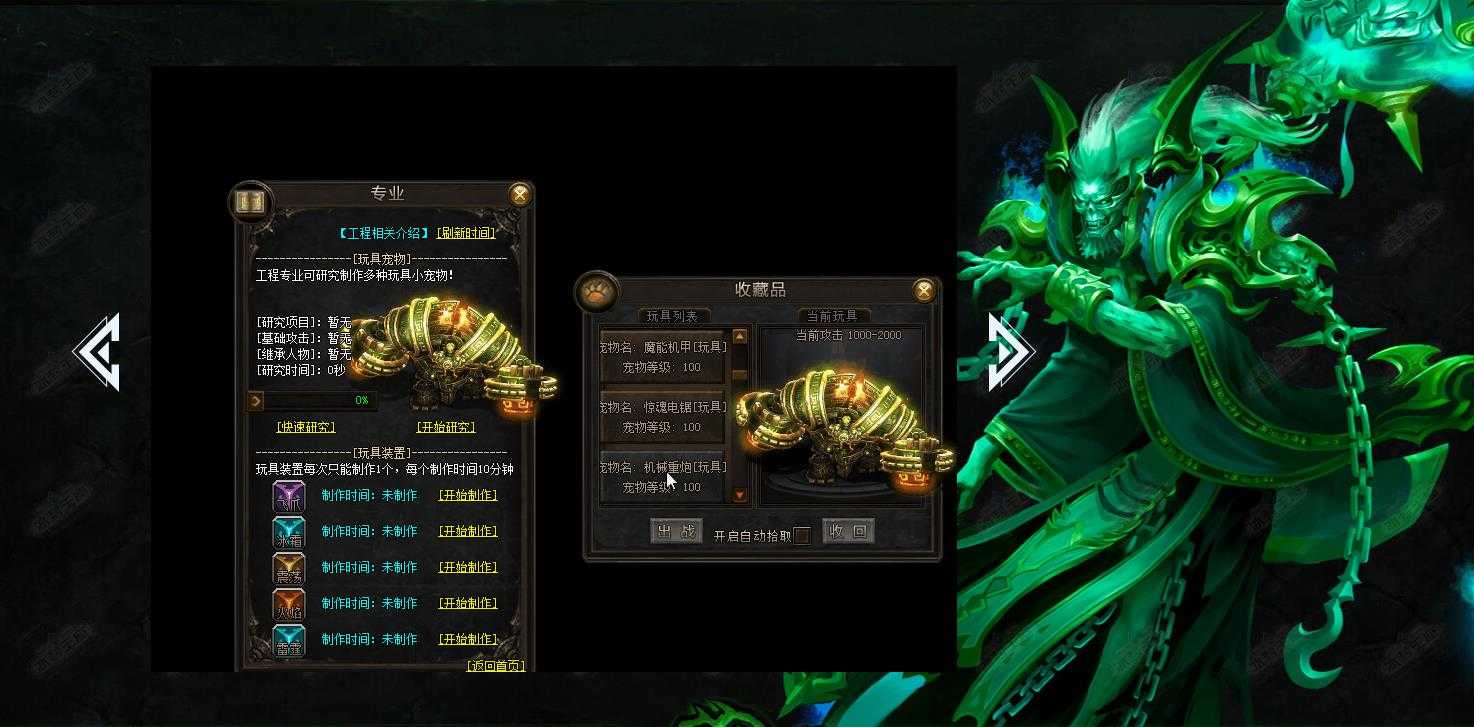Screen dimensions: 1474x727
Task: Click the down arrow on the toy list scrollbar
Action: (740, 494)
